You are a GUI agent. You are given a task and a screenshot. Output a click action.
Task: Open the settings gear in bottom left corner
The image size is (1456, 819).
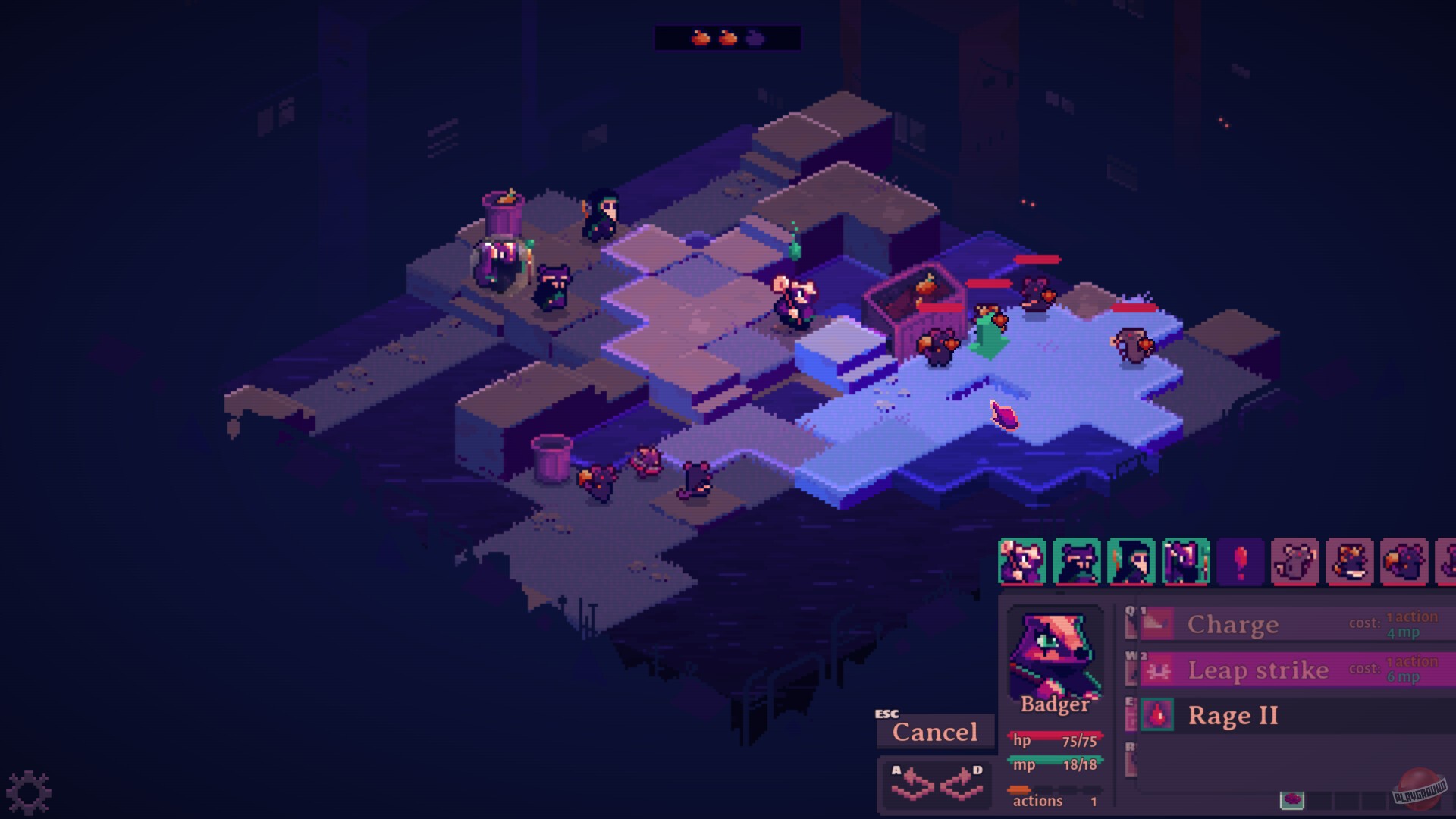[x=30, y=790]
